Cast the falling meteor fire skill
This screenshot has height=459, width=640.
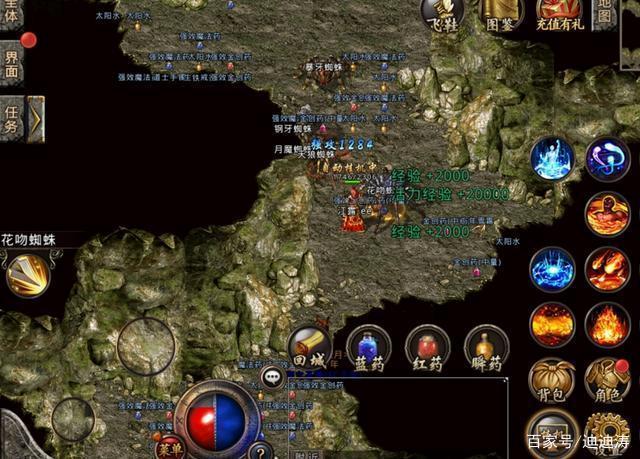pyautogui.click(x=607, y=269)
